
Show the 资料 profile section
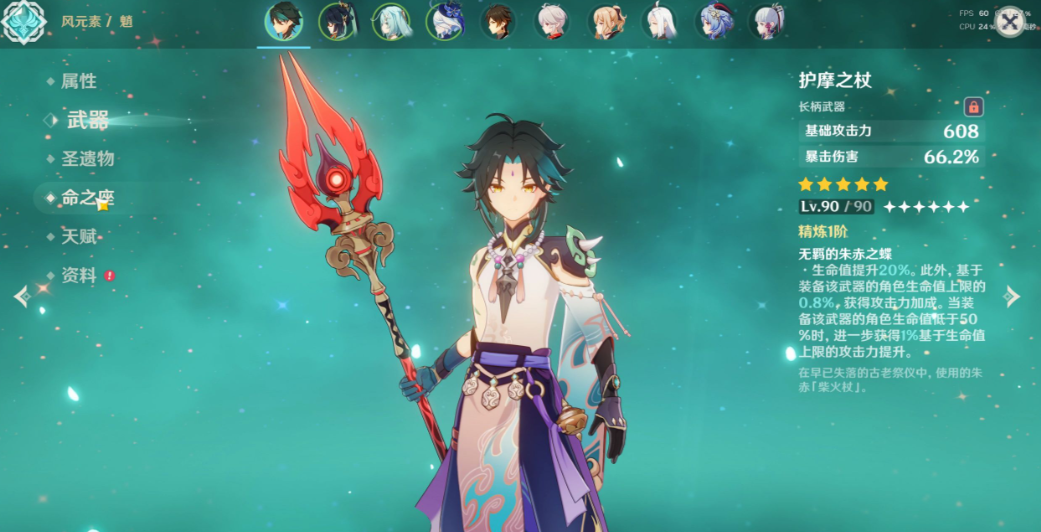click(78, 275)
